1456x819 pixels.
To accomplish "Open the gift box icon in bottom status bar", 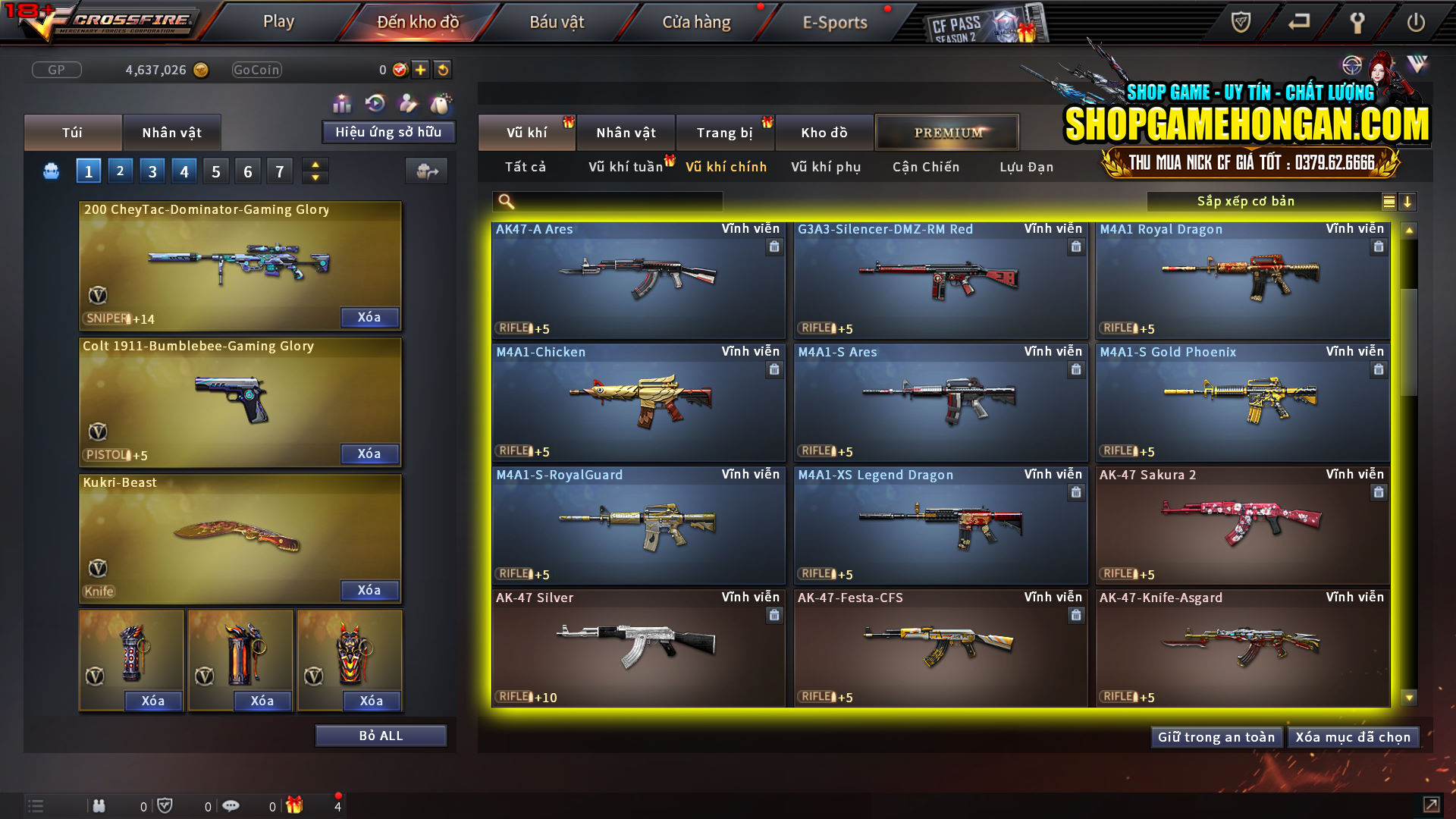I will point(296,805).
